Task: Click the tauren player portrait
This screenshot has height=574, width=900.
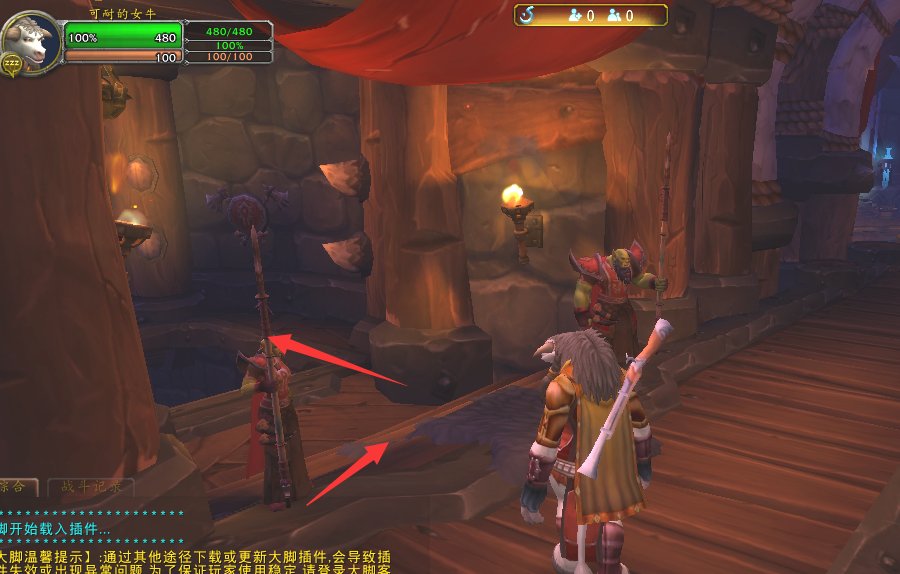Action: [x=30, y=42]
